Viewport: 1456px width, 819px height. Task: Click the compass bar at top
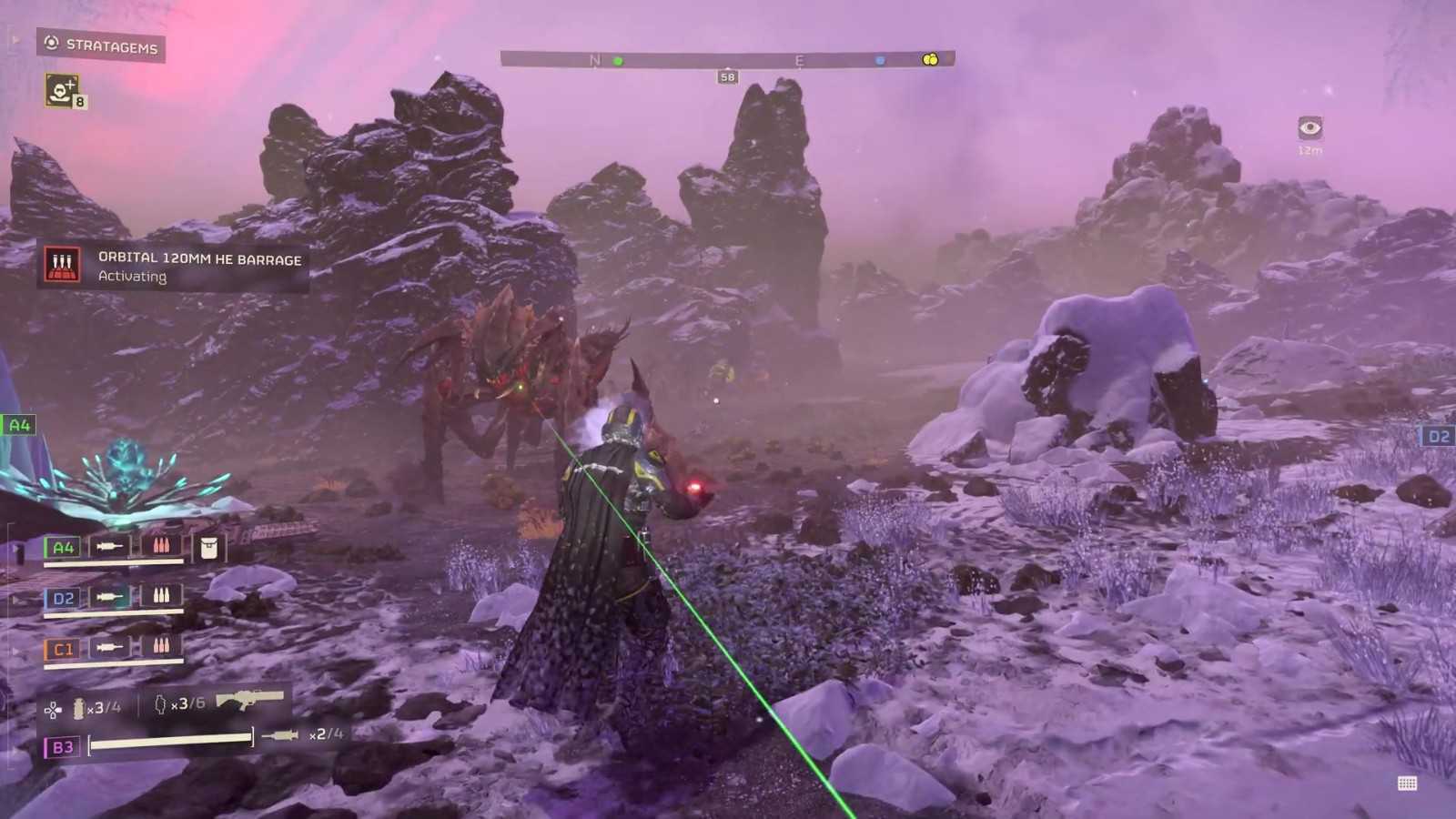pyautogui.click(x=726, y=60)
